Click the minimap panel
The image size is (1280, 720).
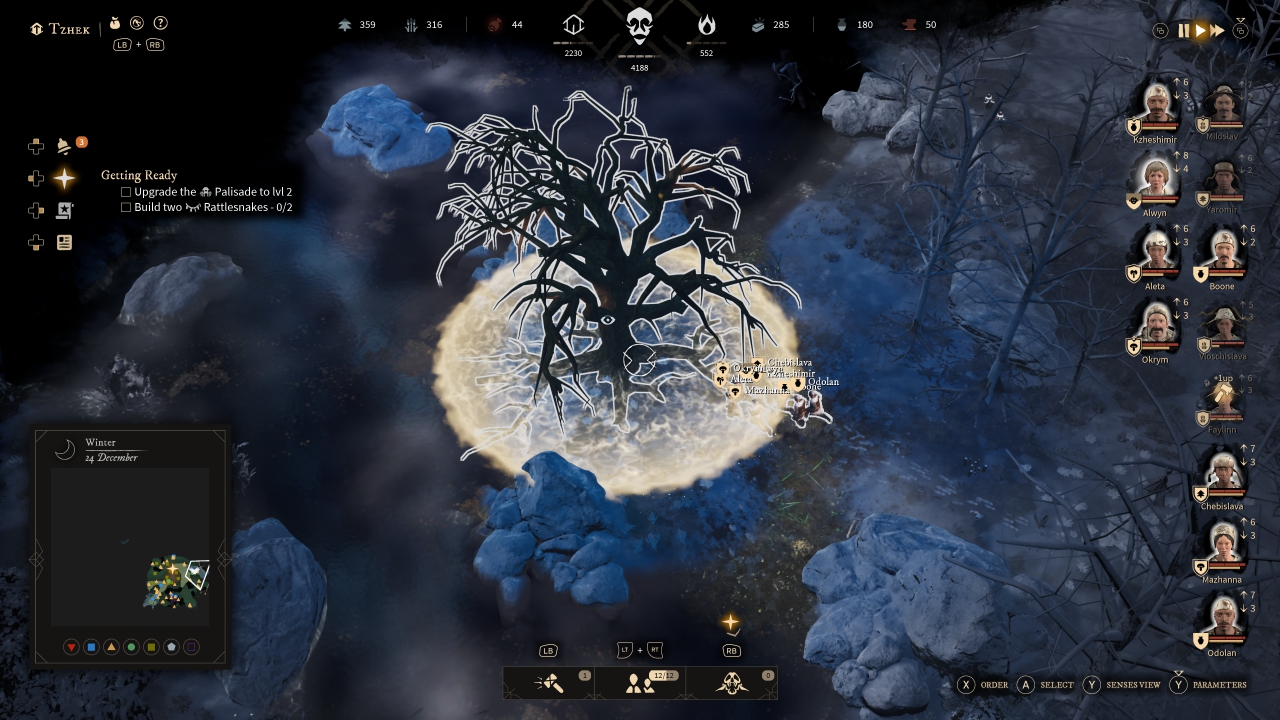point(130,546)
